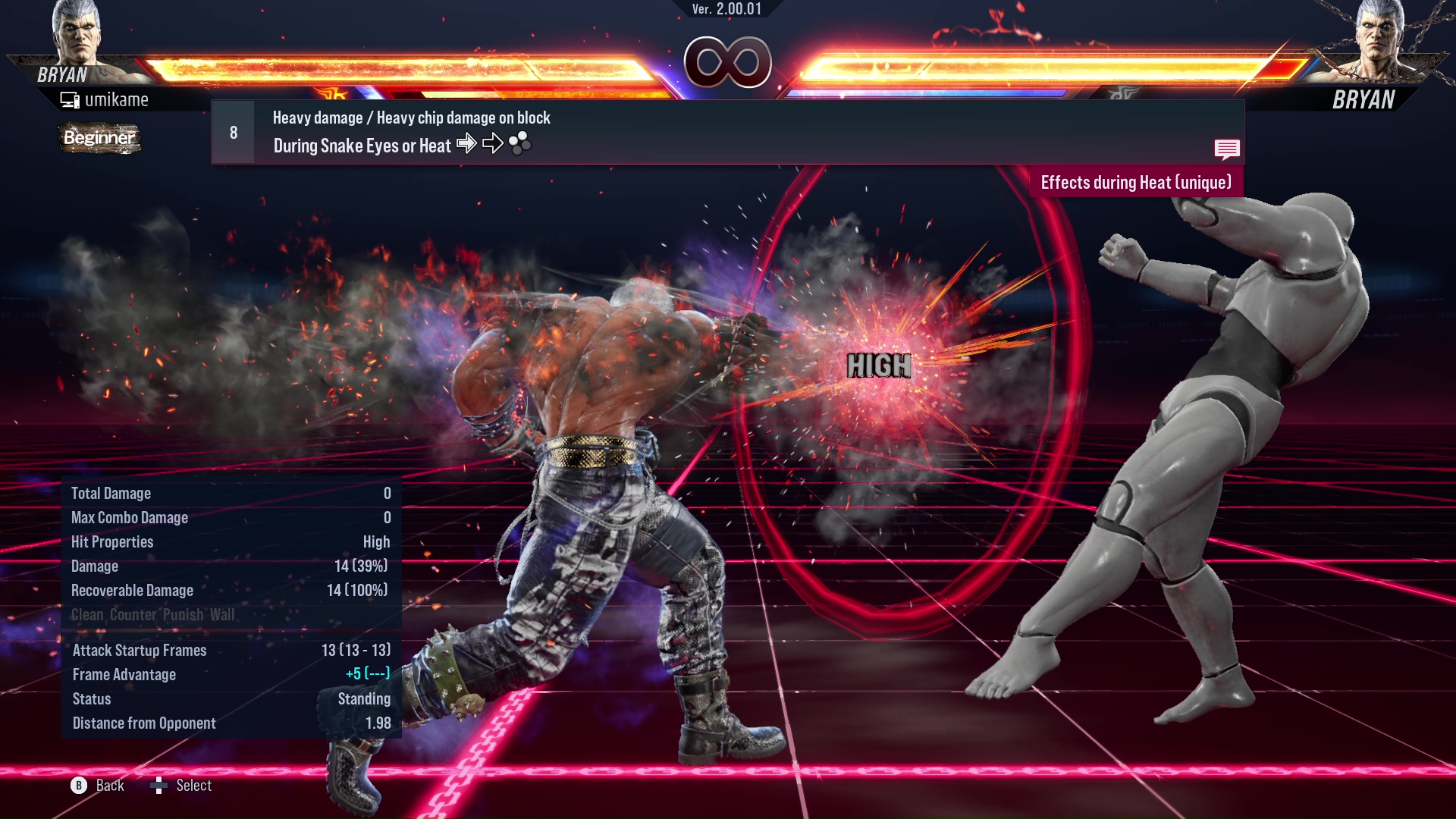Screen dimensions: 1456x819
Task: Open the red move notes comment icon
Action: pos(1226,149)
